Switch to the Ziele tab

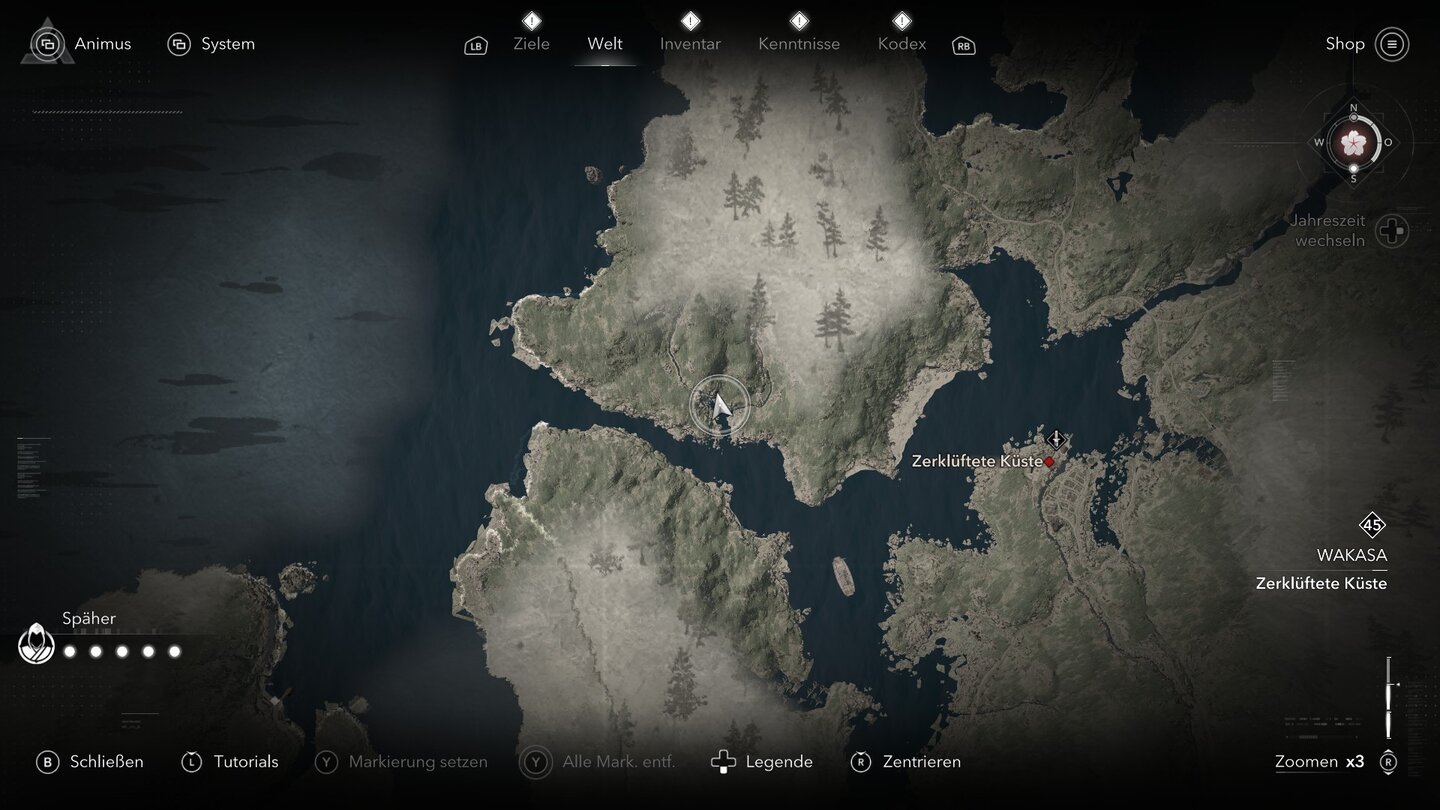pos(531,44)
